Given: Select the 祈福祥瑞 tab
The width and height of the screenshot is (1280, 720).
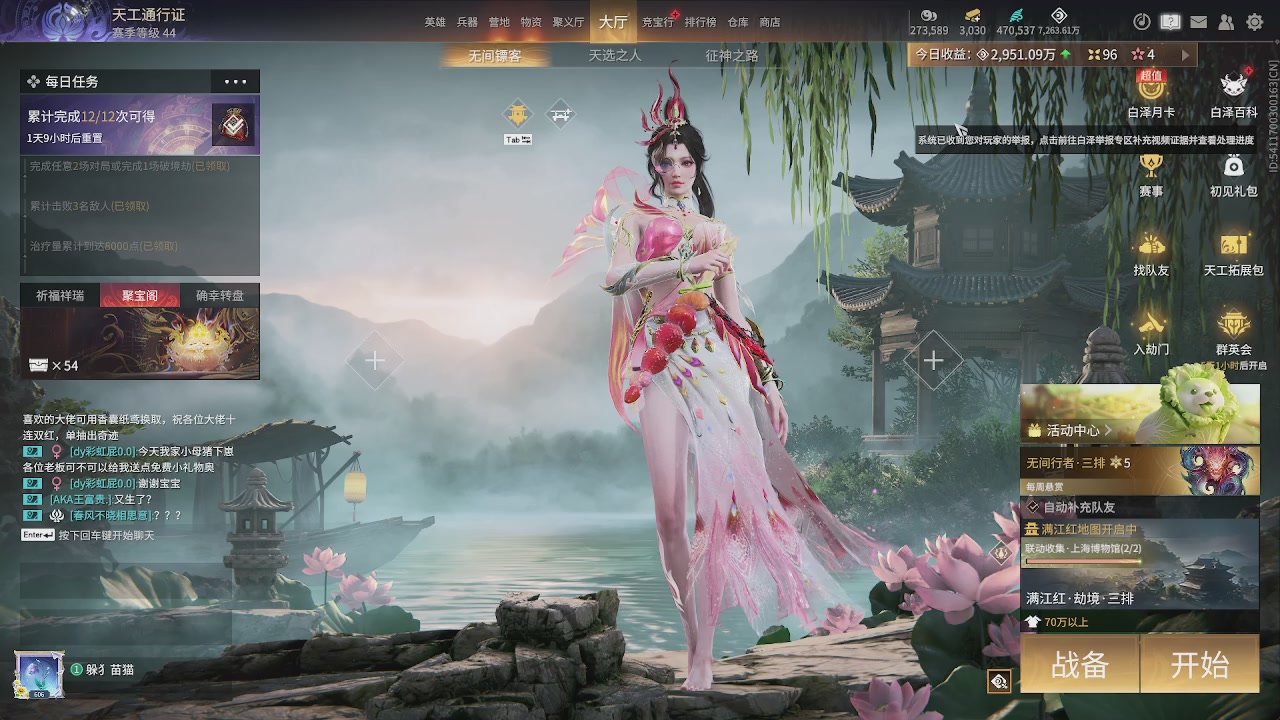Looking at the screenshot, I should point(60,296).
